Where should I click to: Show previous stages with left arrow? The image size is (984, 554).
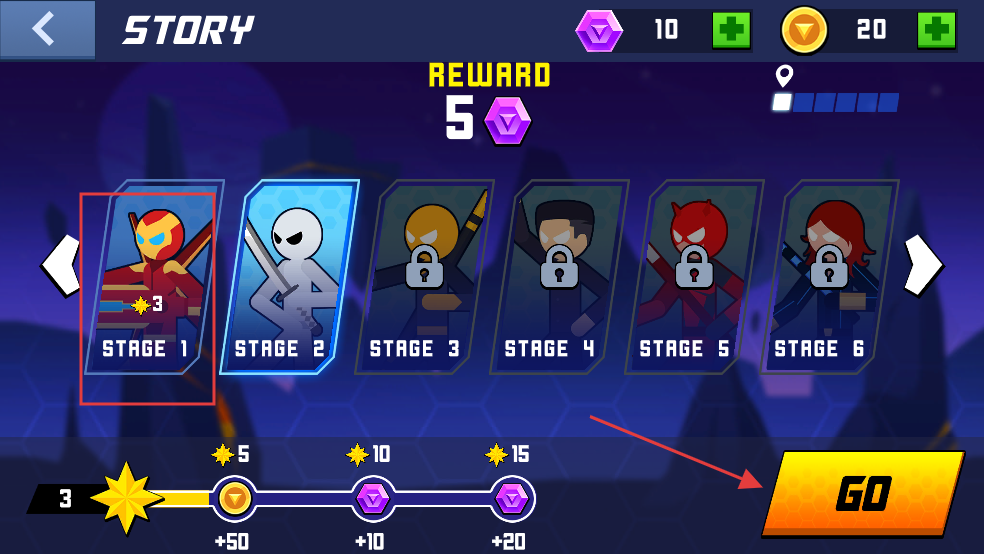60,265
